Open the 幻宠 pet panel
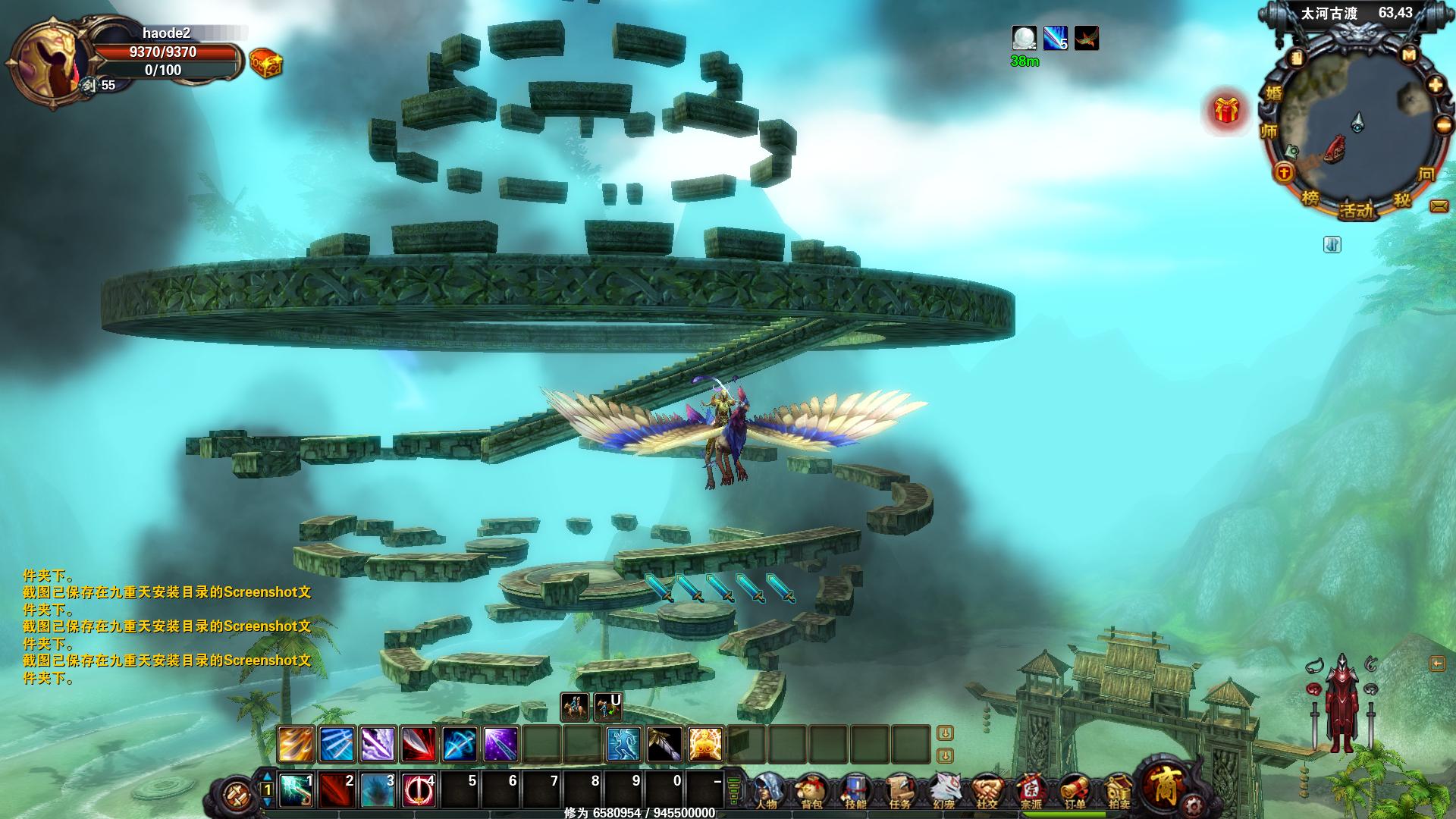Screen dimensions: 1456x819 [x=943, y=792]
